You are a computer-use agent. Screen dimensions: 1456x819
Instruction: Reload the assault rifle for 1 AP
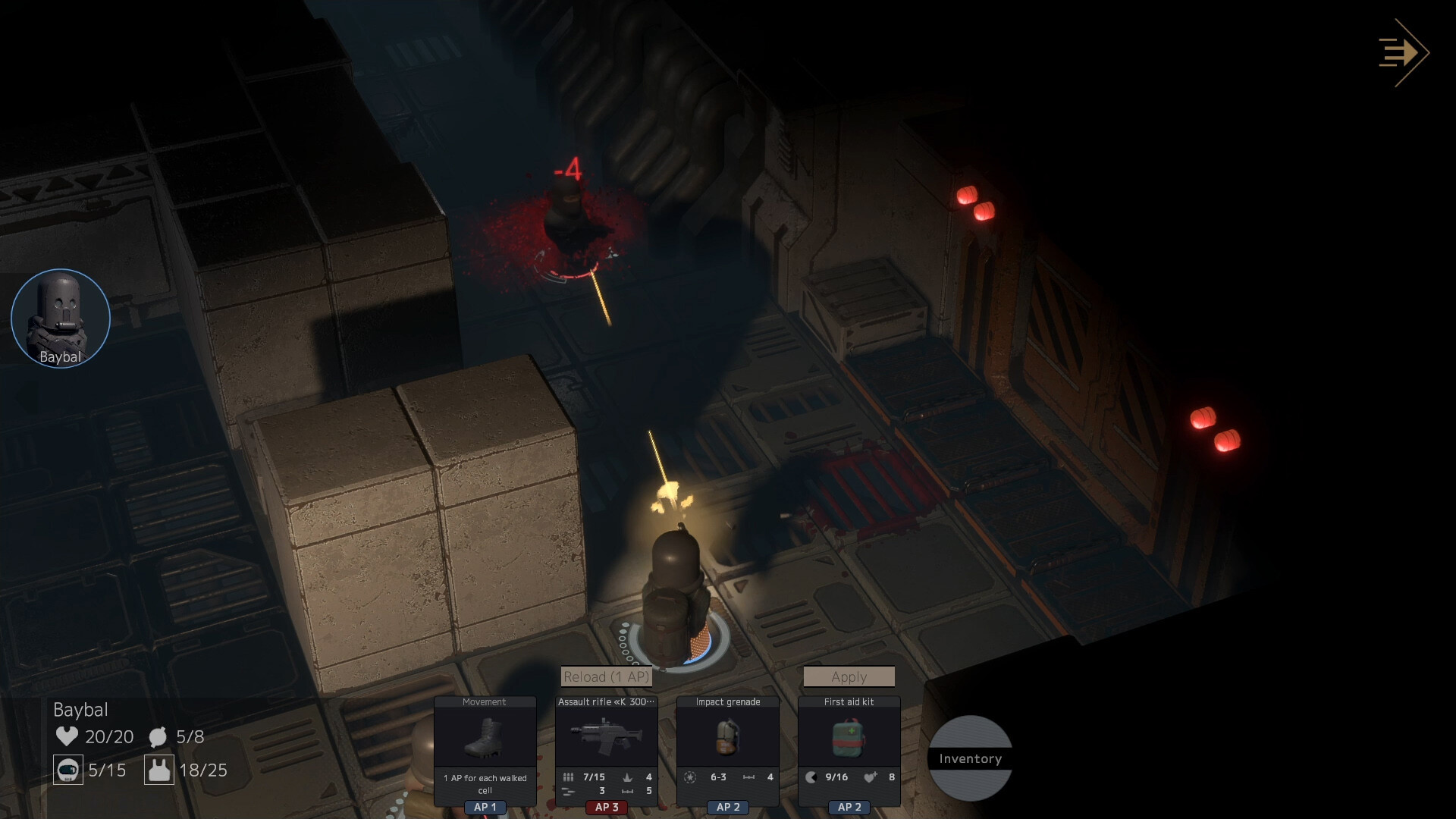(x=606, y=676)
